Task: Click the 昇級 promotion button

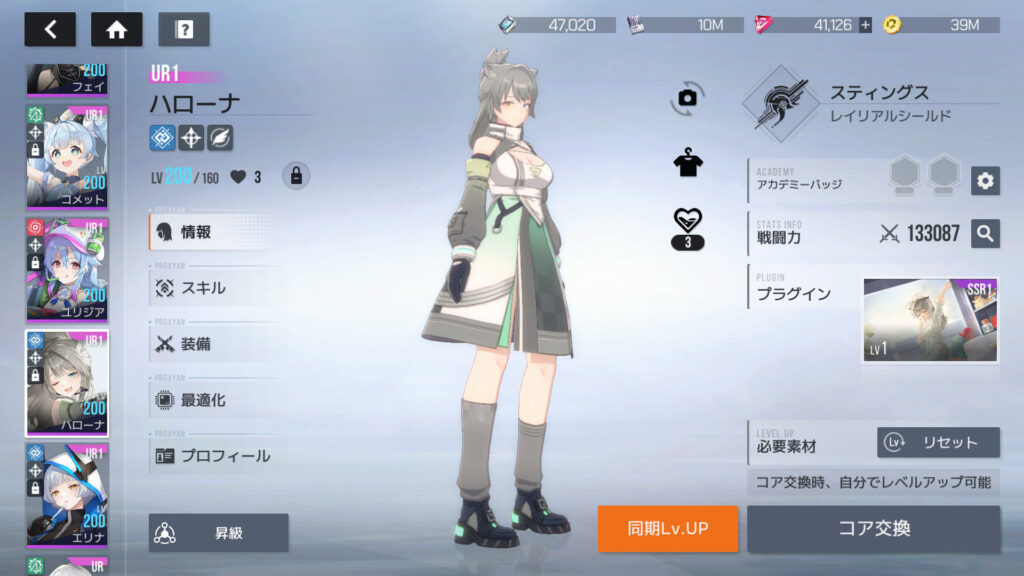Action: pyautogui.click(x=219, y=533)
